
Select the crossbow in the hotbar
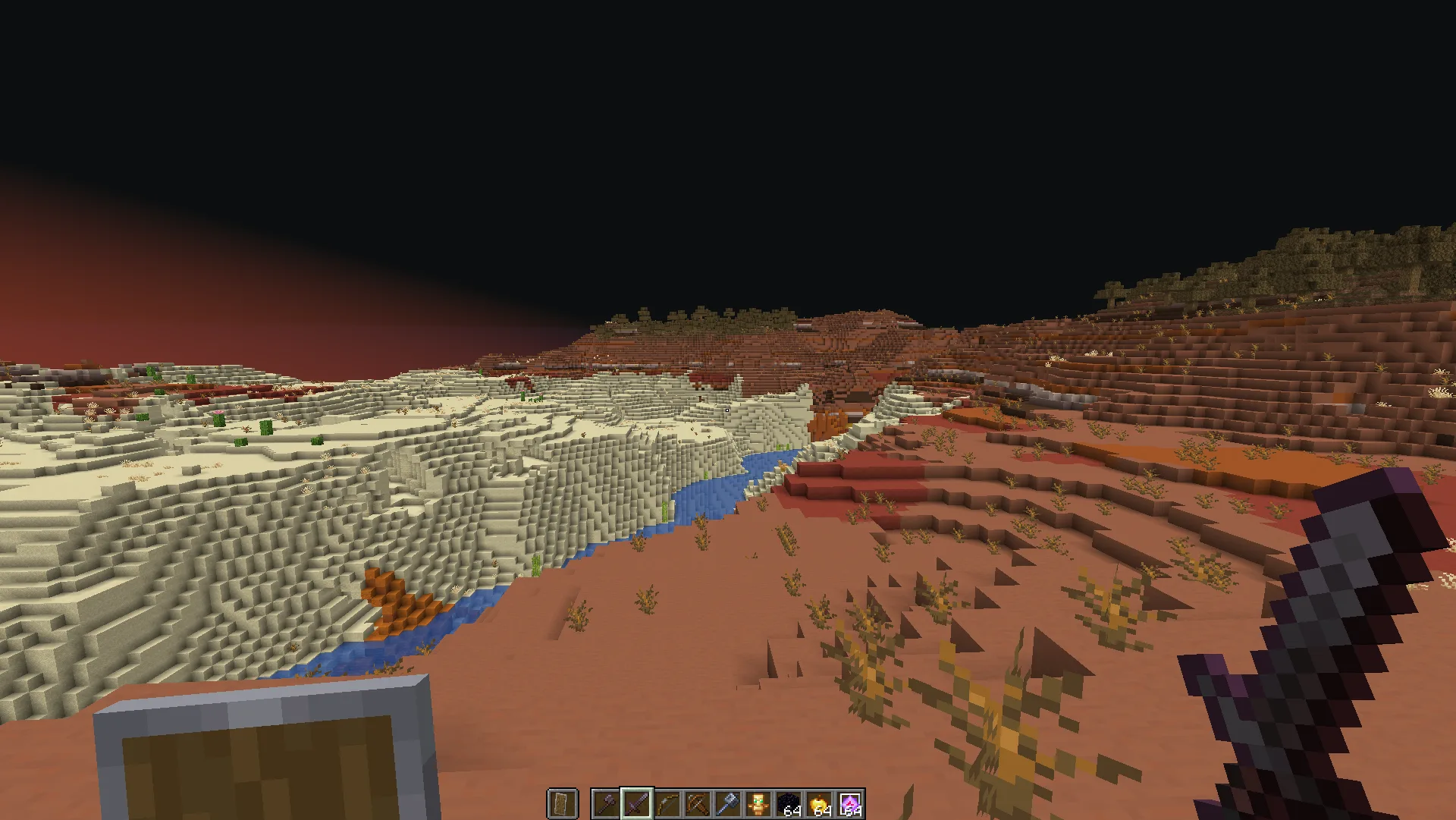[698, 804]
